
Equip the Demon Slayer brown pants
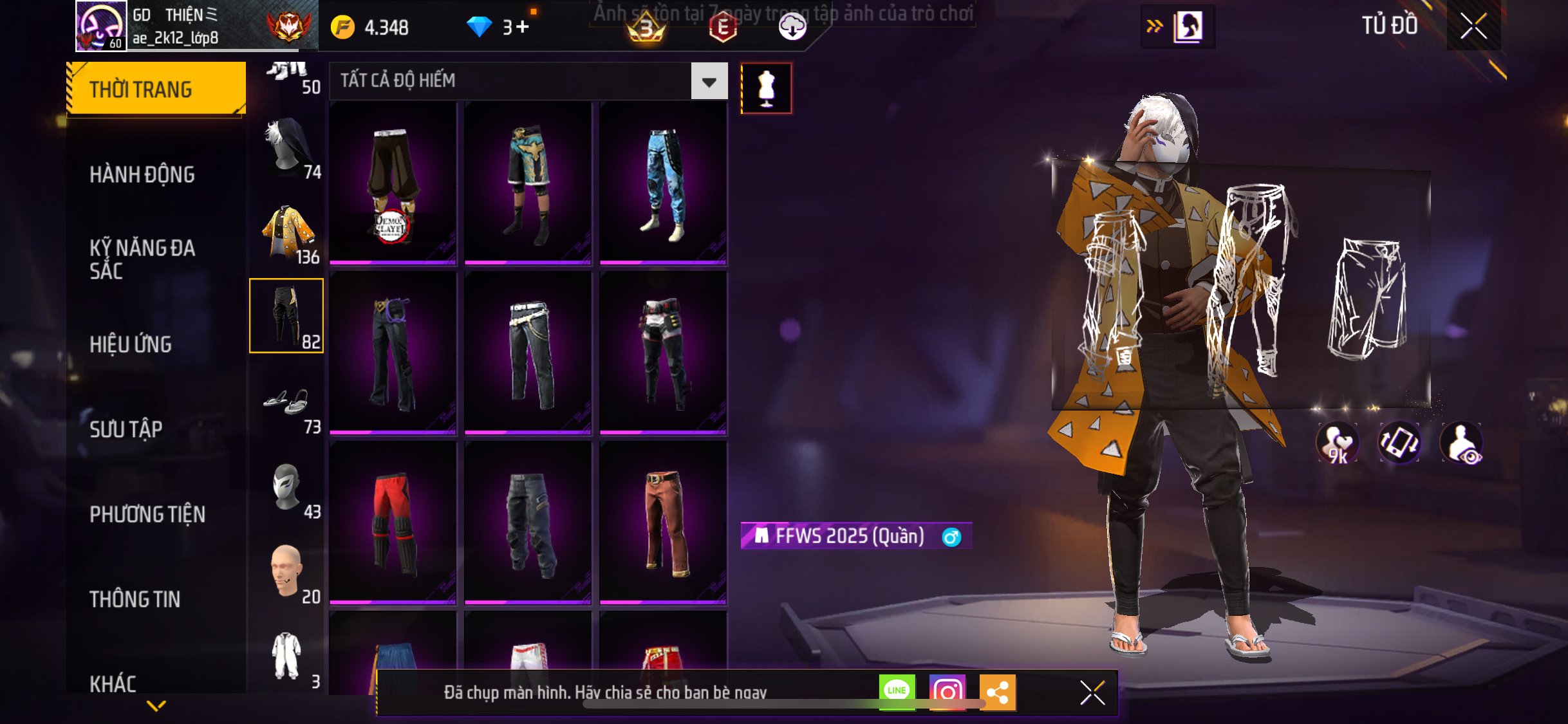pos(393,183)
